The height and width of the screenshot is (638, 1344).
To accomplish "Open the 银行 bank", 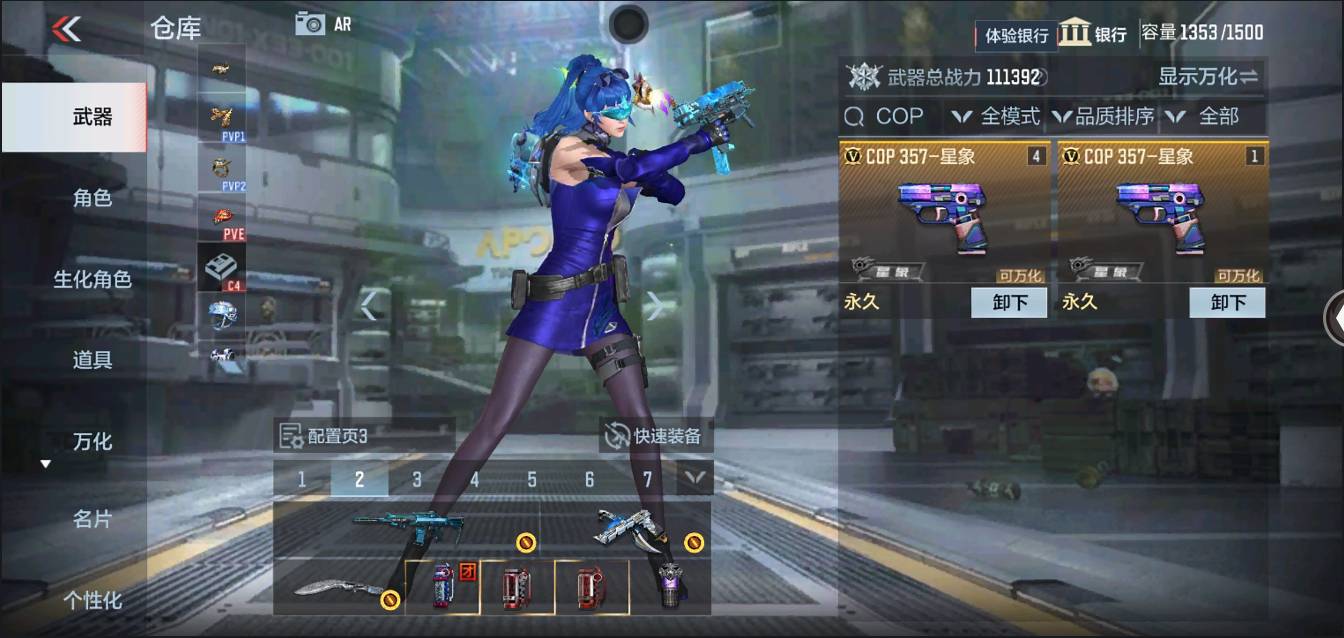I will tap(1093, 33).
